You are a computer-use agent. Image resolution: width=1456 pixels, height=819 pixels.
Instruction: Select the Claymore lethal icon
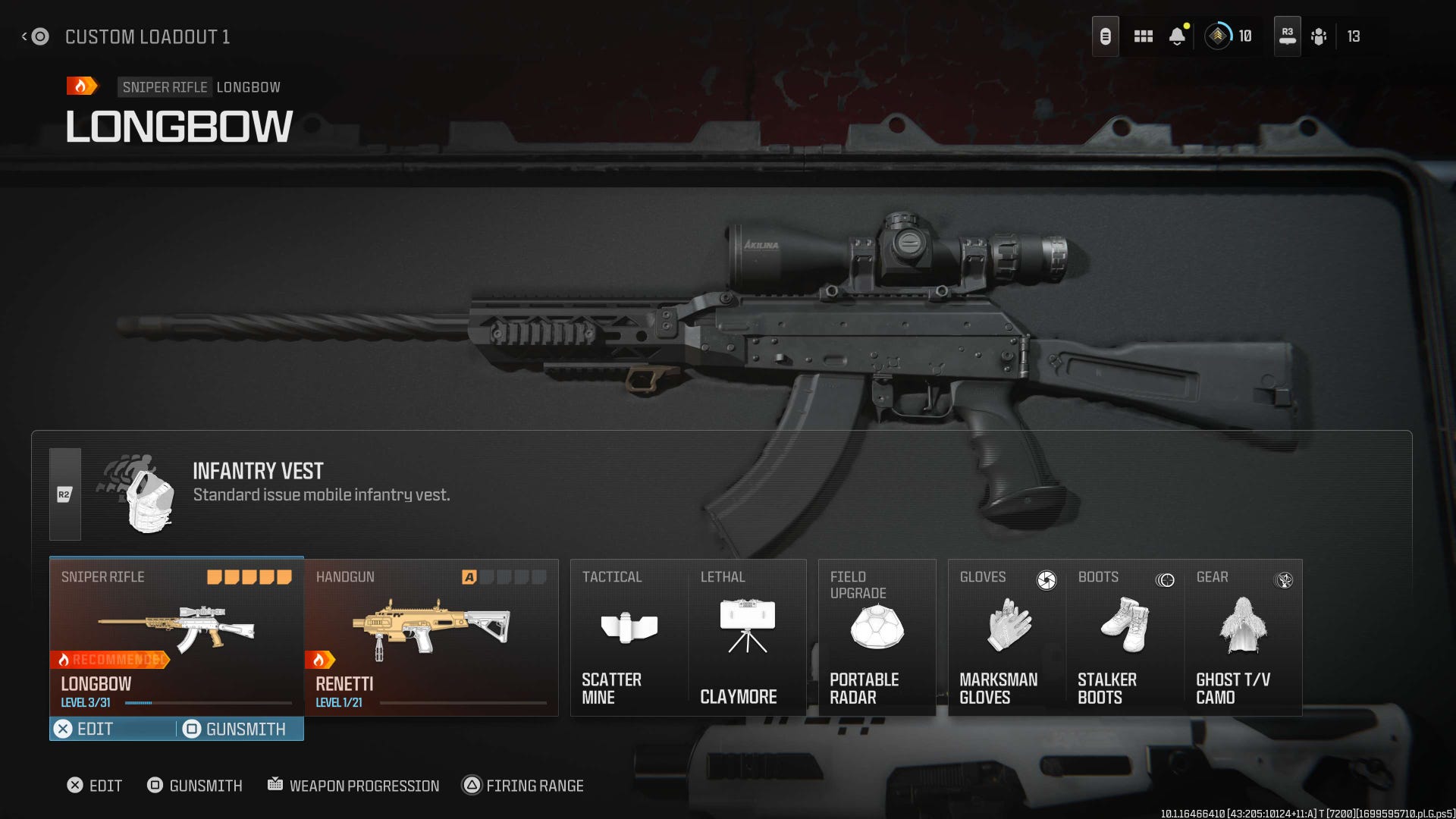[x=747, y=626]
